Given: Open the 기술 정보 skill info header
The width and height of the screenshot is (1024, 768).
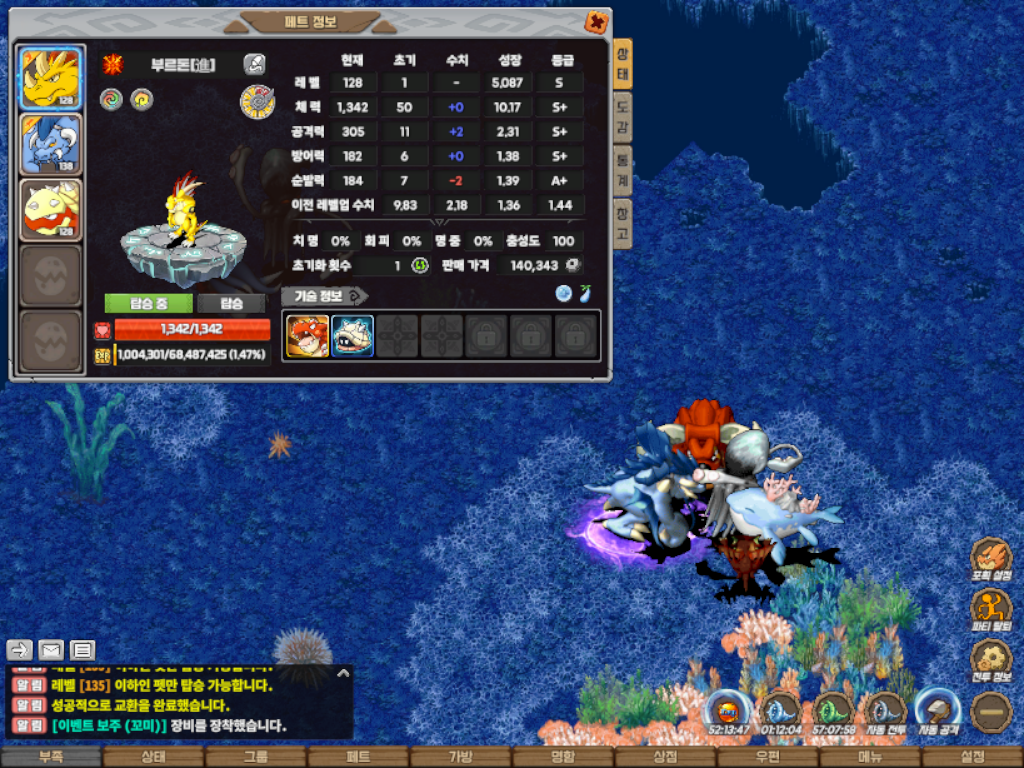Looking at the screenshot, I should tap(324, 295).
